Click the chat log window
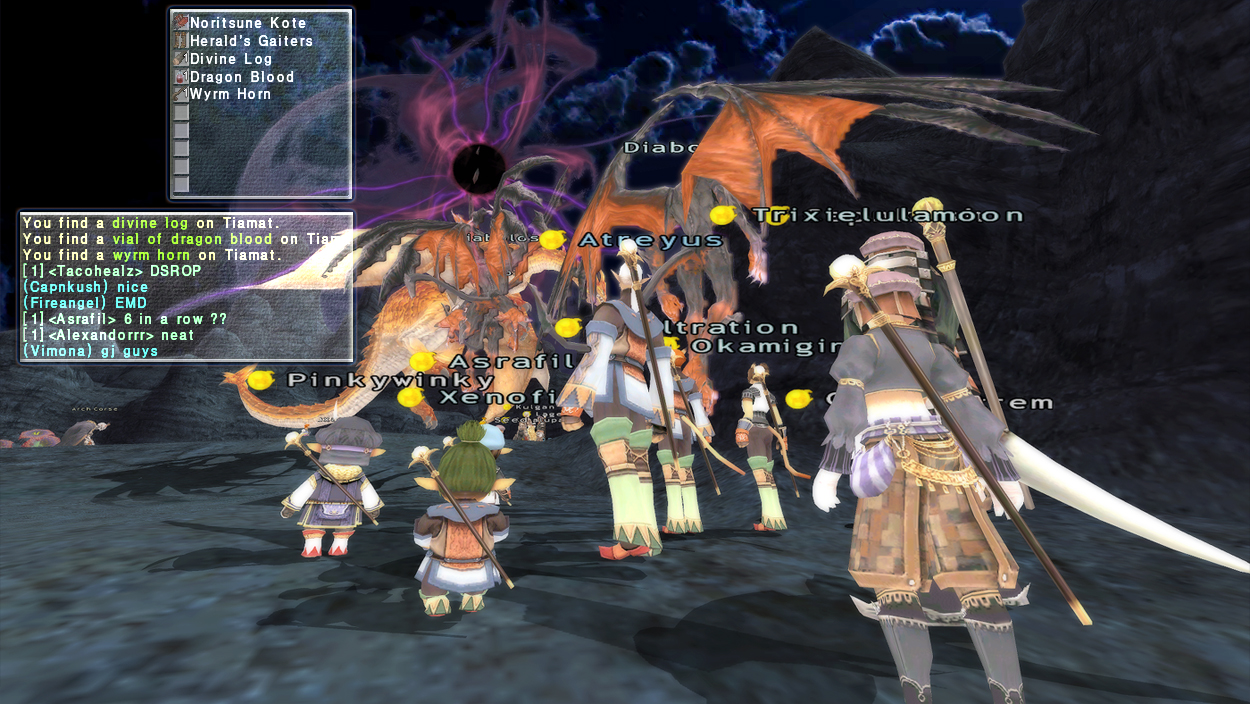 [186, 287]
